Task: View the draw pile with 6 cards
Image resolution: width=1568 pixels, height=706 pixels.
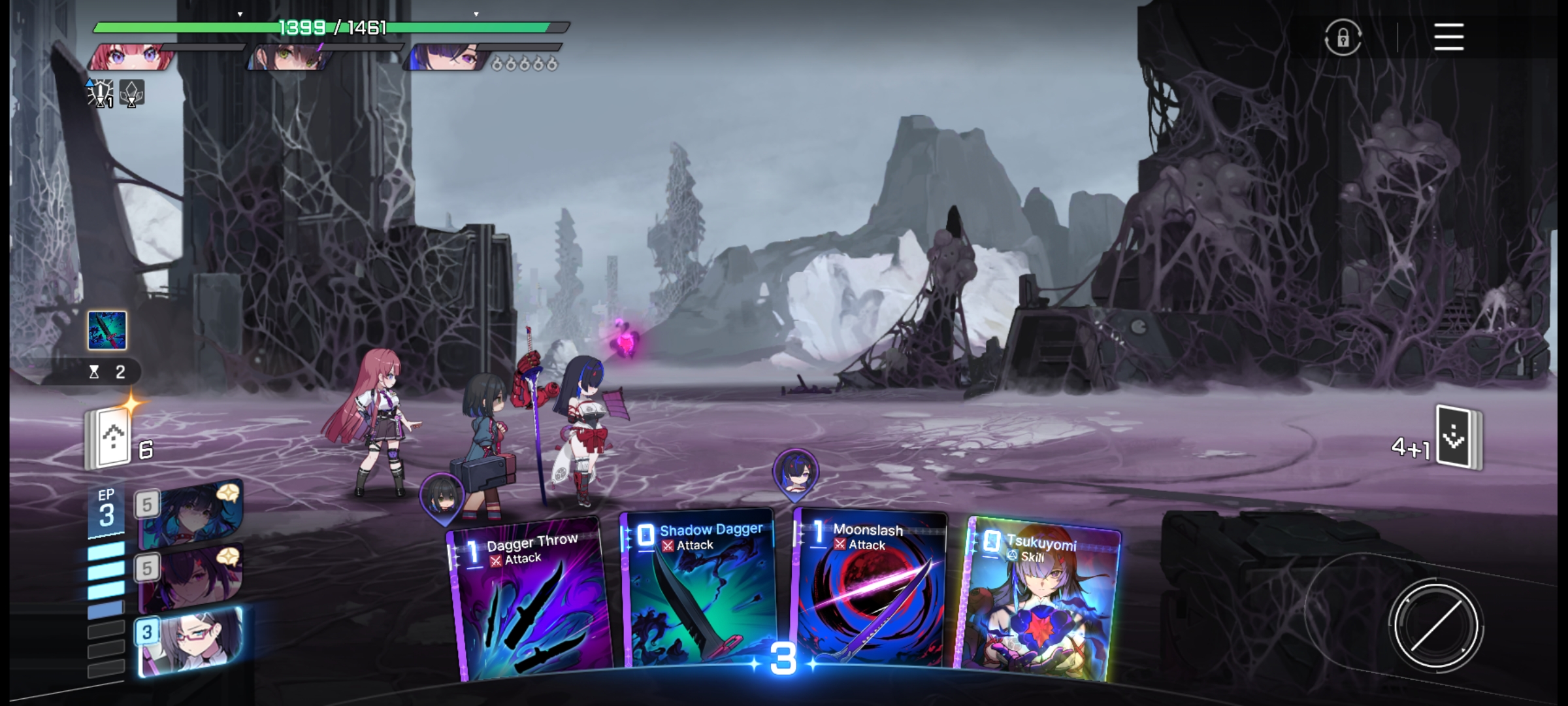Action: click(109, 439)
